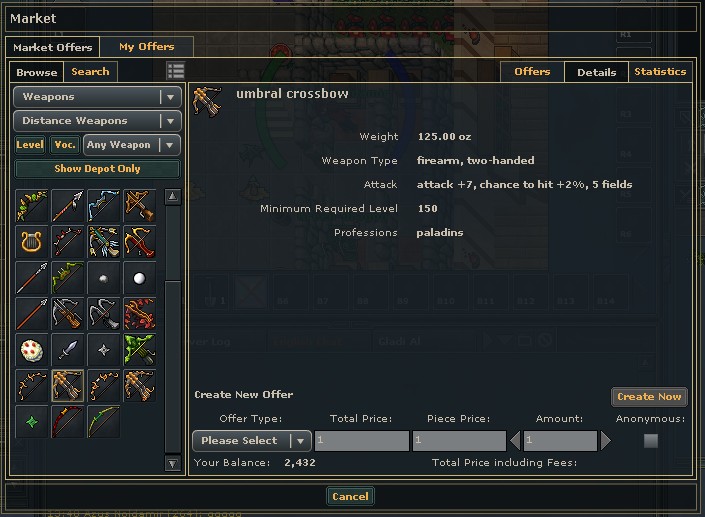The width and height of the screenshot is (705, 517).
Task: Open the Please Select offer type dropdown
Action: [x=252, y=441]
